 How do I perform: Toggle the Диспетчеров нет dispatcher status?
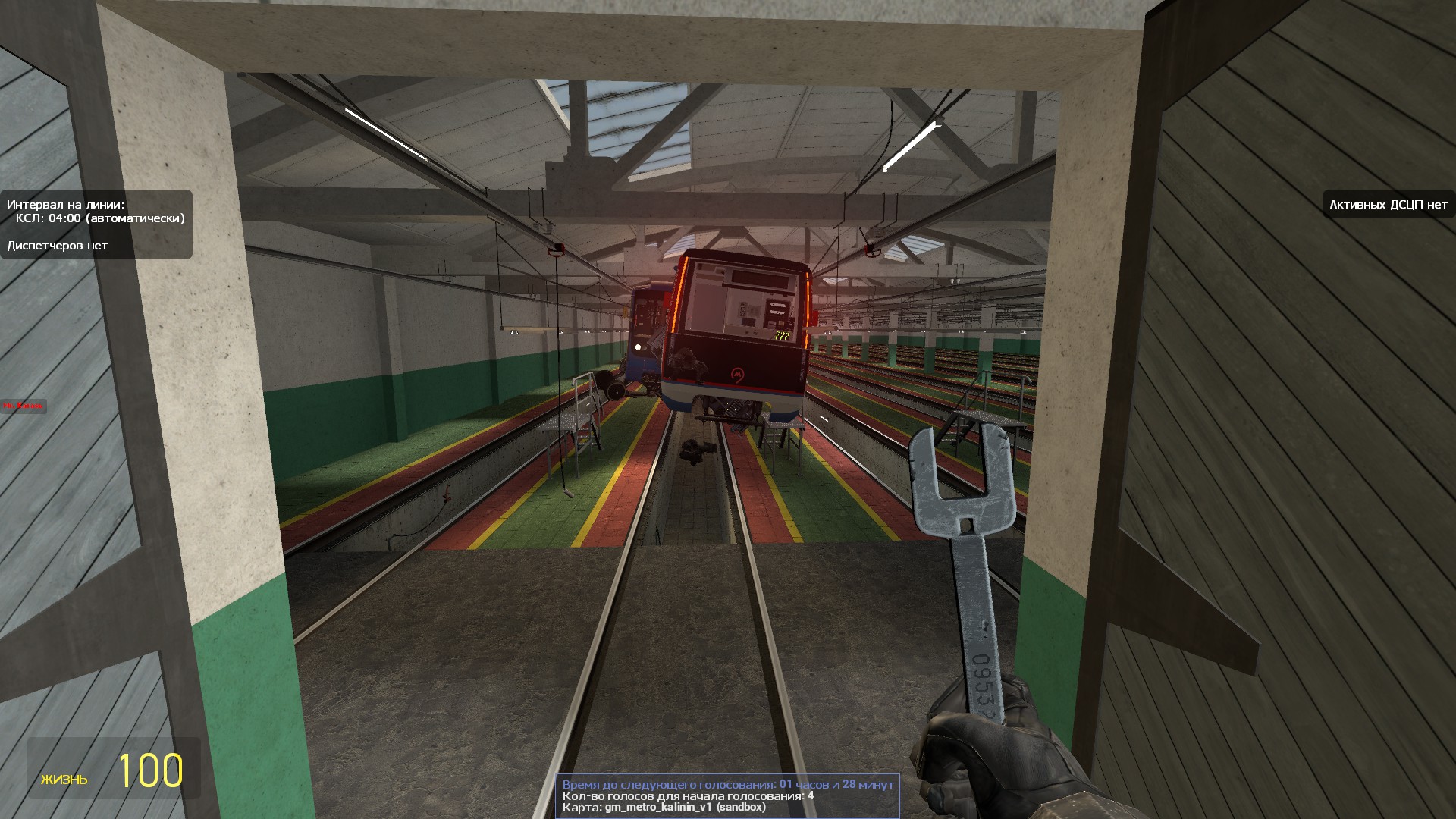point(57,246)
